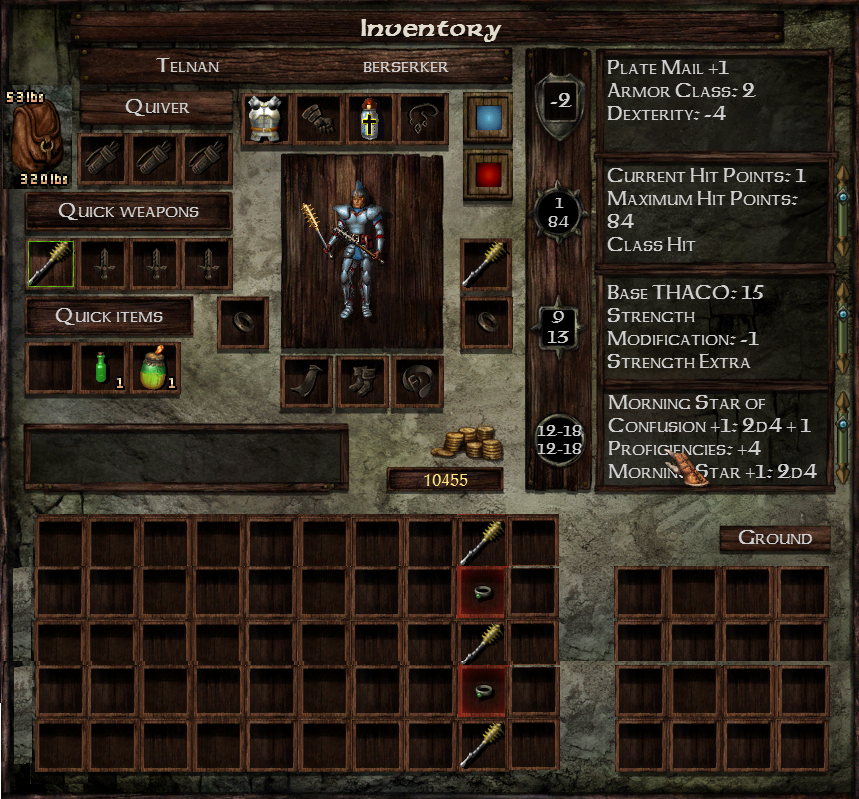859x799 pixels.
Task: Choose the blue color swatch
Action: coord(488,119)
